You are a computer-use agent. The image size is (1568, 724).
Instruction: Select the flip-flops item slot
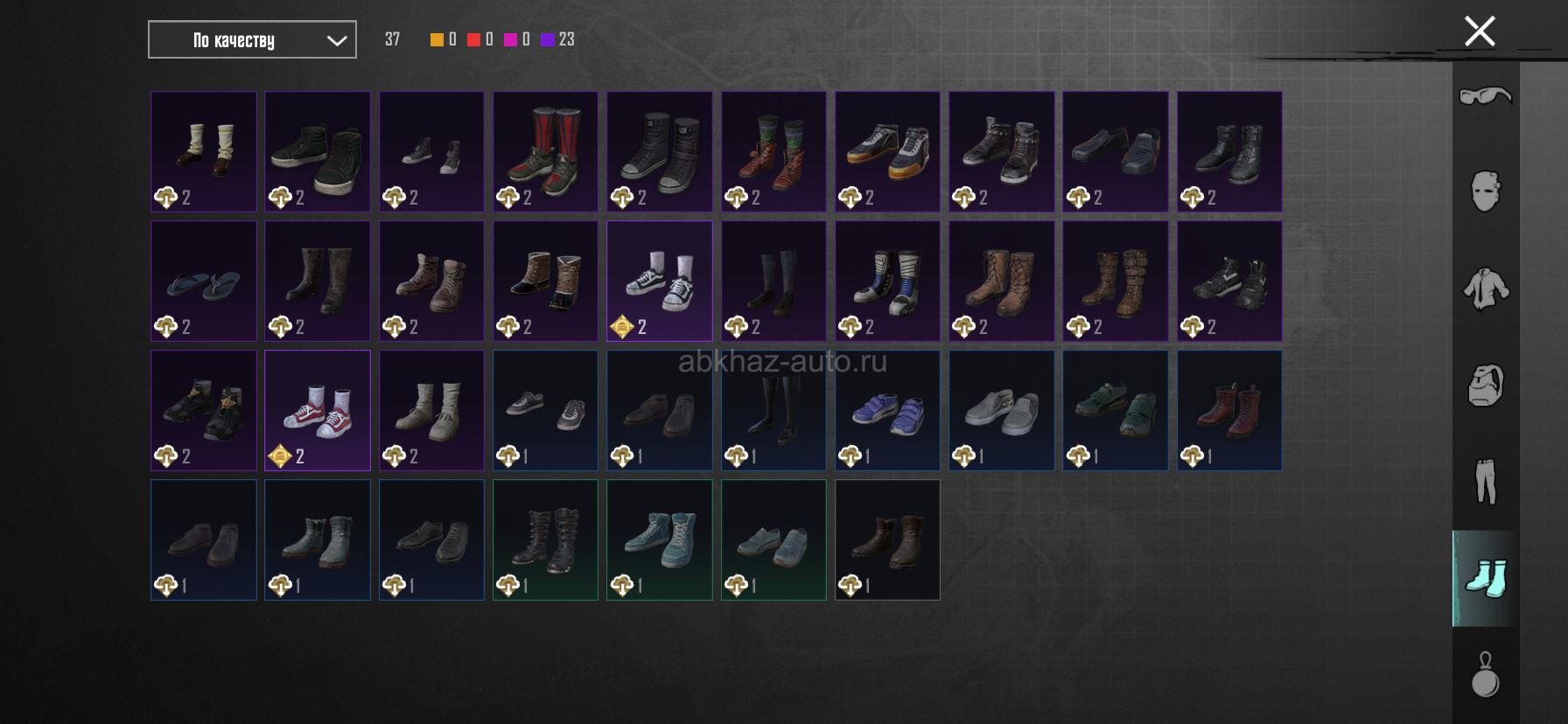pos(204,281)
